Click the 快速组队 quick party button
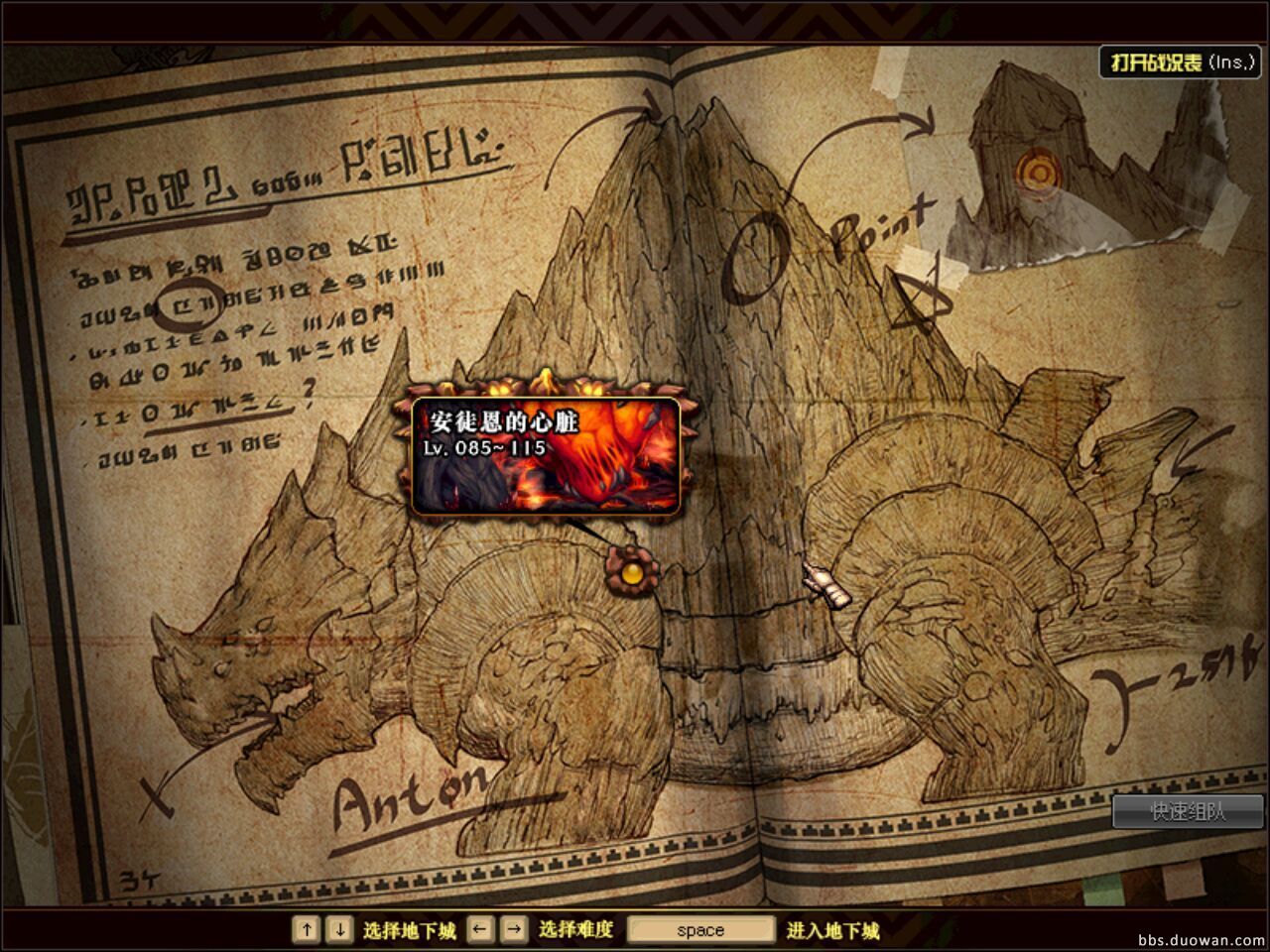Viewport: 1270px width, 952px height. [1188, 812]
